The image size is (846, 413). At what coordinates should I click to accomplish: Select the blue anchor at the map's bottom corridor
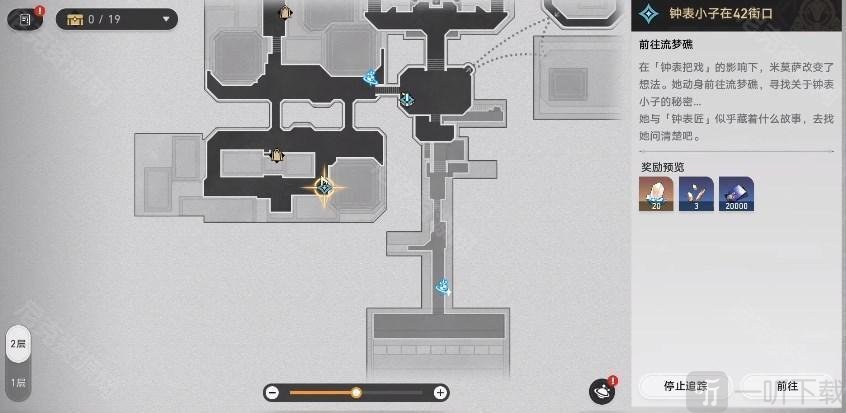[x=442, y=287]
